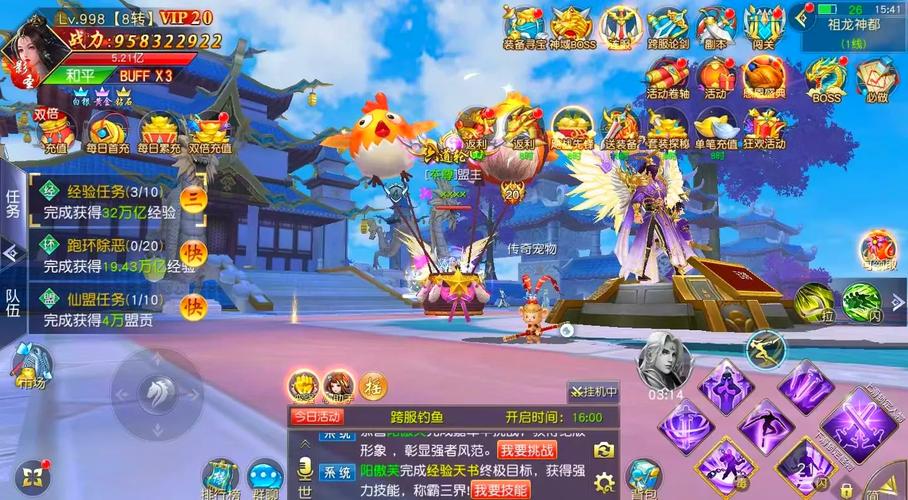Toggle the 挂机中 auto-battle button

tap(594, 391)
